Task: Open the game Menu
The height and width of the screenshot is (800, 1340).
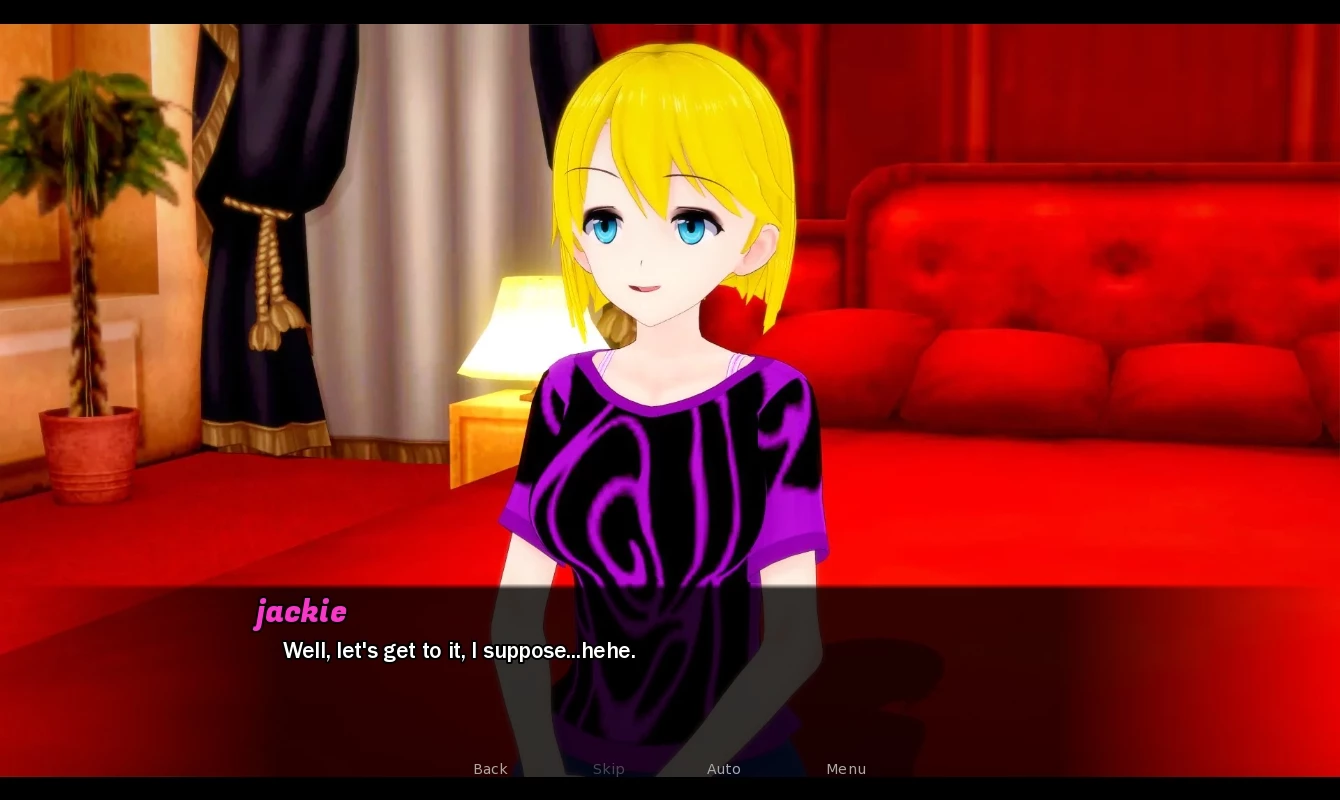Action: [x=846, y=769]
